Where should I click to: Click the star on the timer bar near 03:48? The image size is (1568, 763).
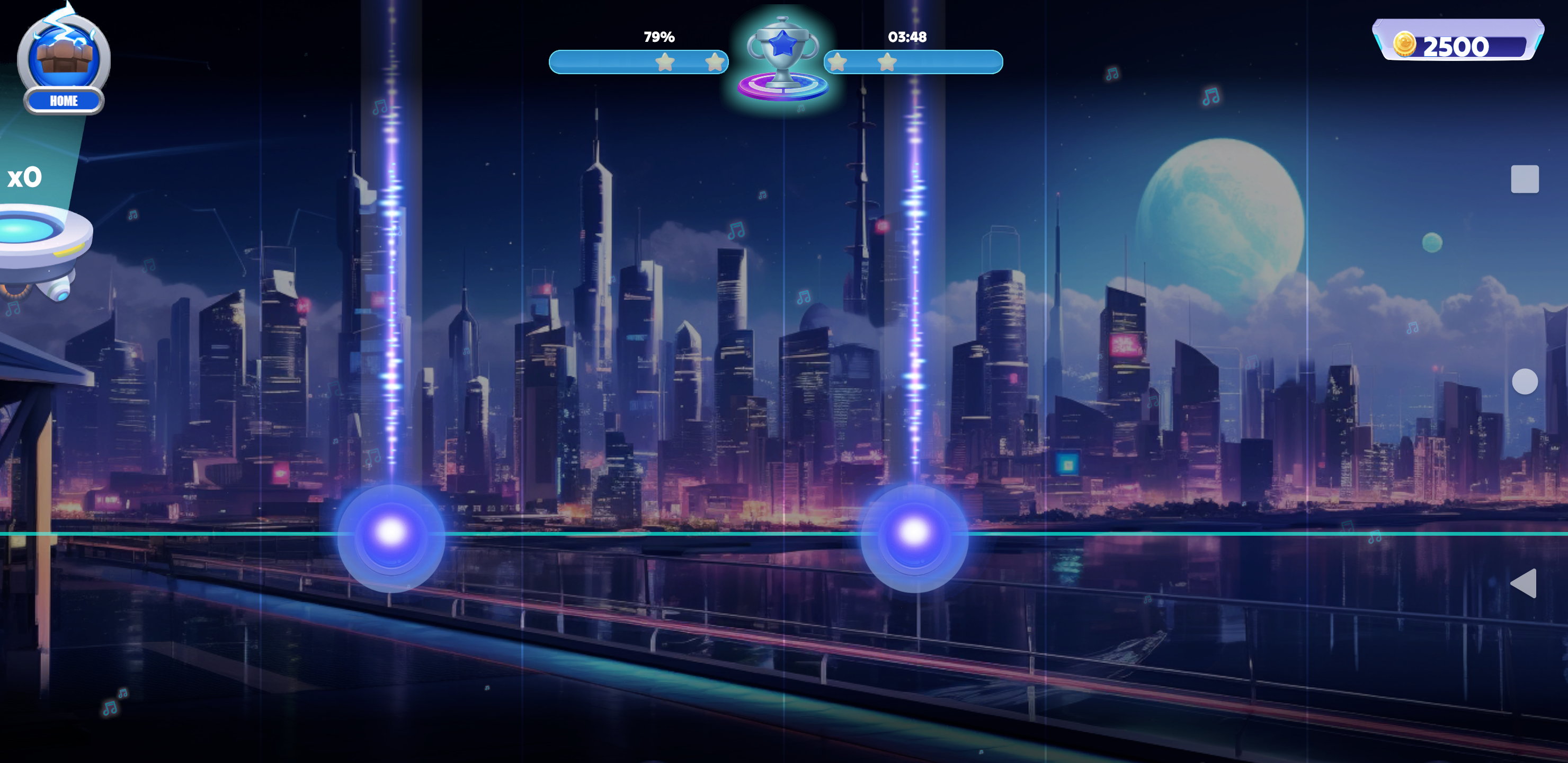click(x=888, y=61)
